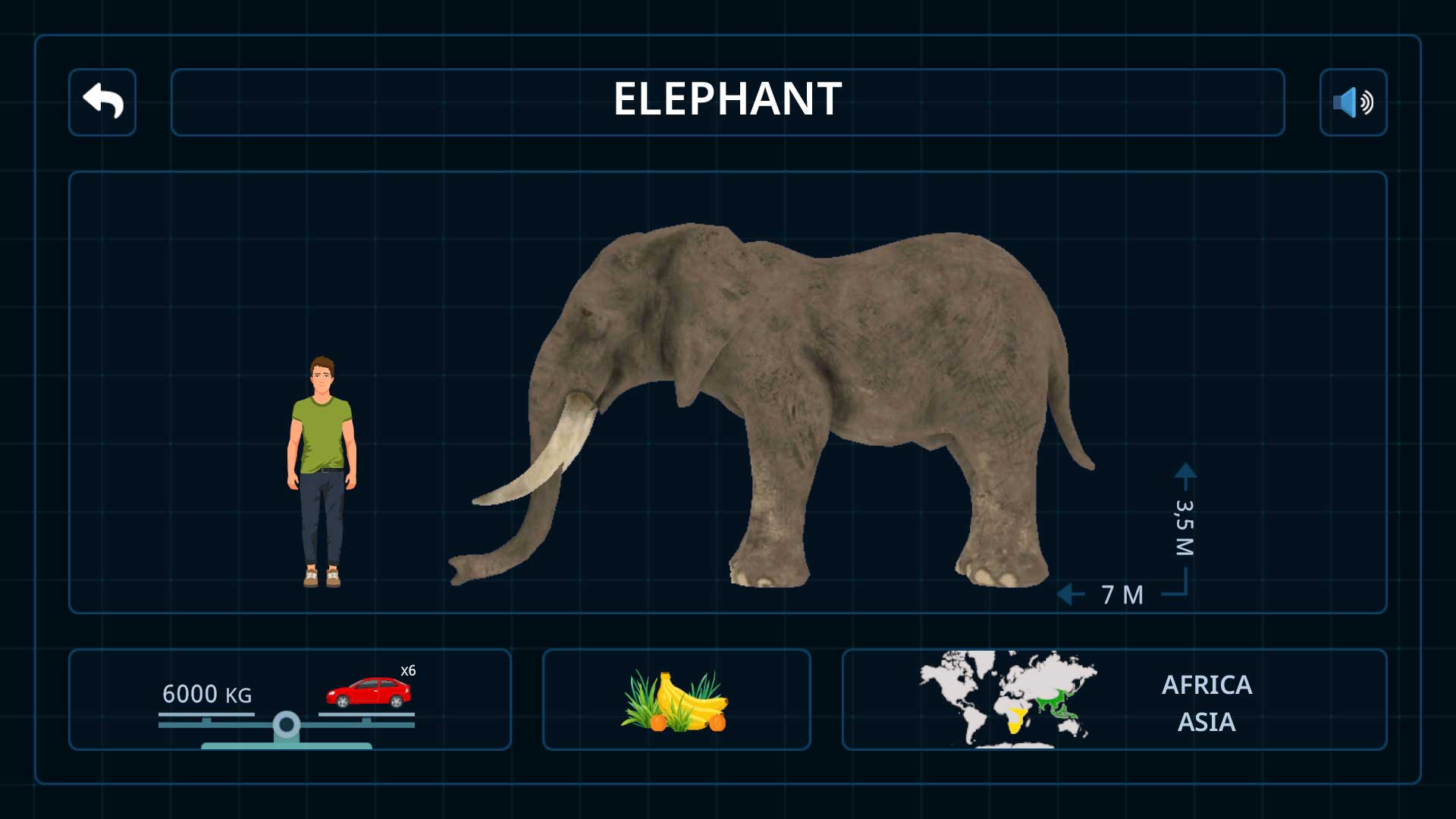
Task: Expand the diet information panel
Action: [676, 699]
